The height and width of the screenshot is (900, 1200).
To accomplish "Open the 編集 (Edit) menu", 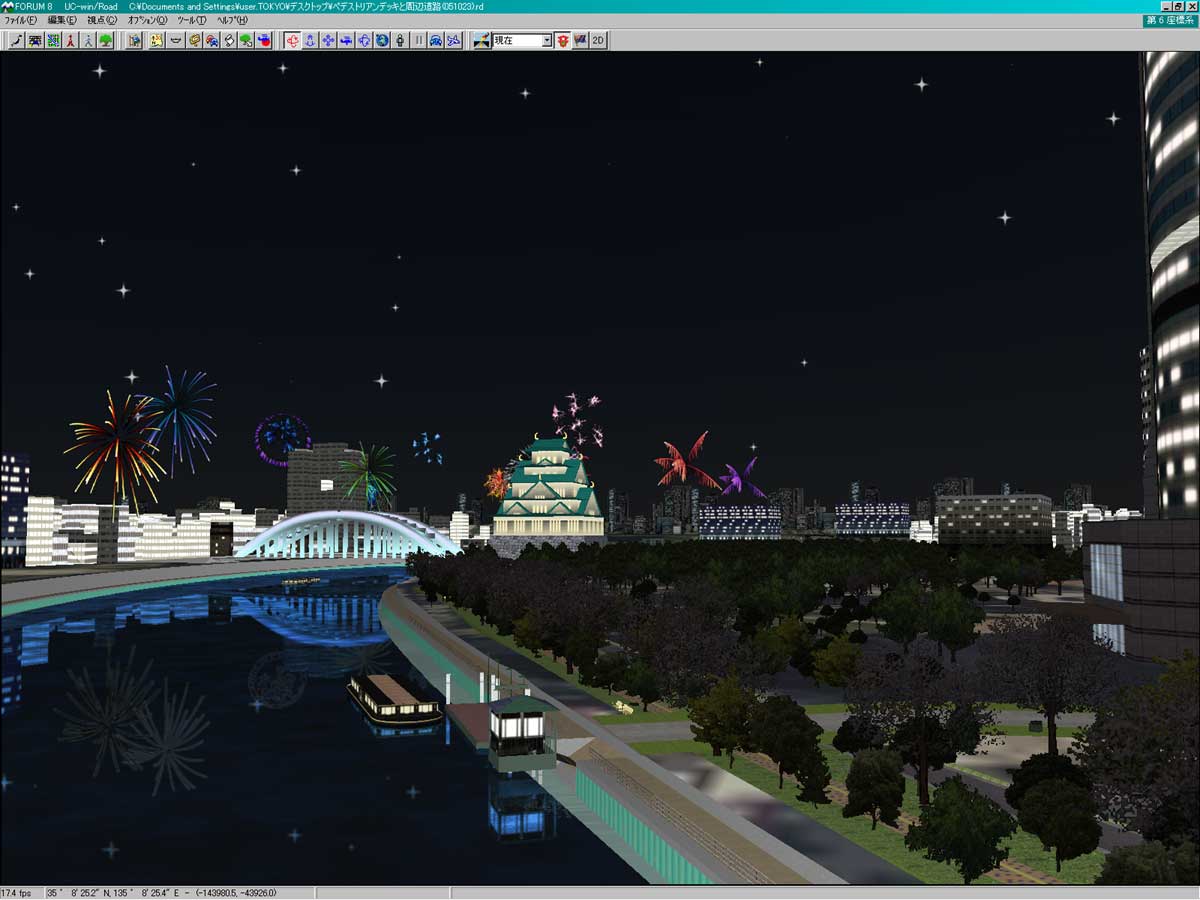I will point(61,20).
